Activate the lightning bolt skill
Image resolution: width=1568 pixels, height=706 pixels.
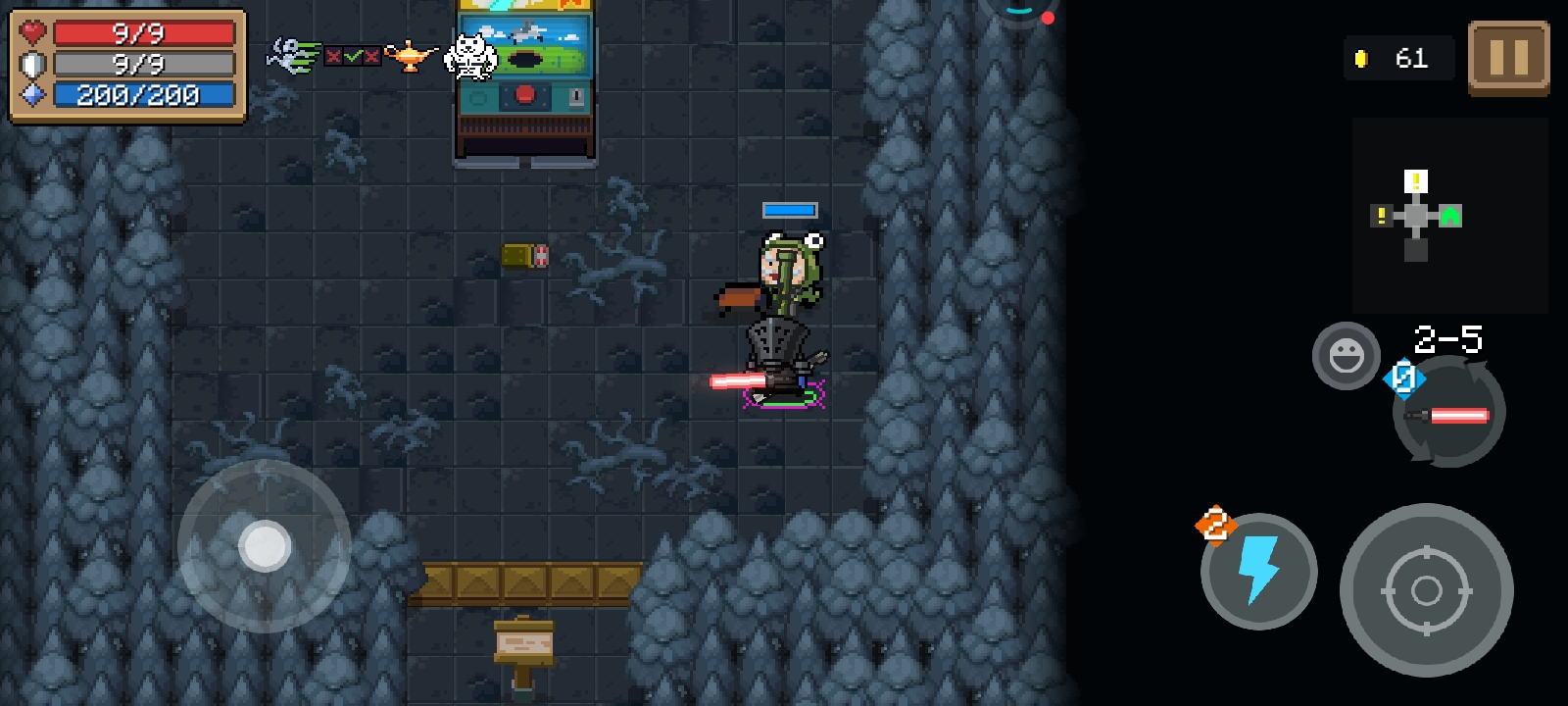click(1259, 571)
